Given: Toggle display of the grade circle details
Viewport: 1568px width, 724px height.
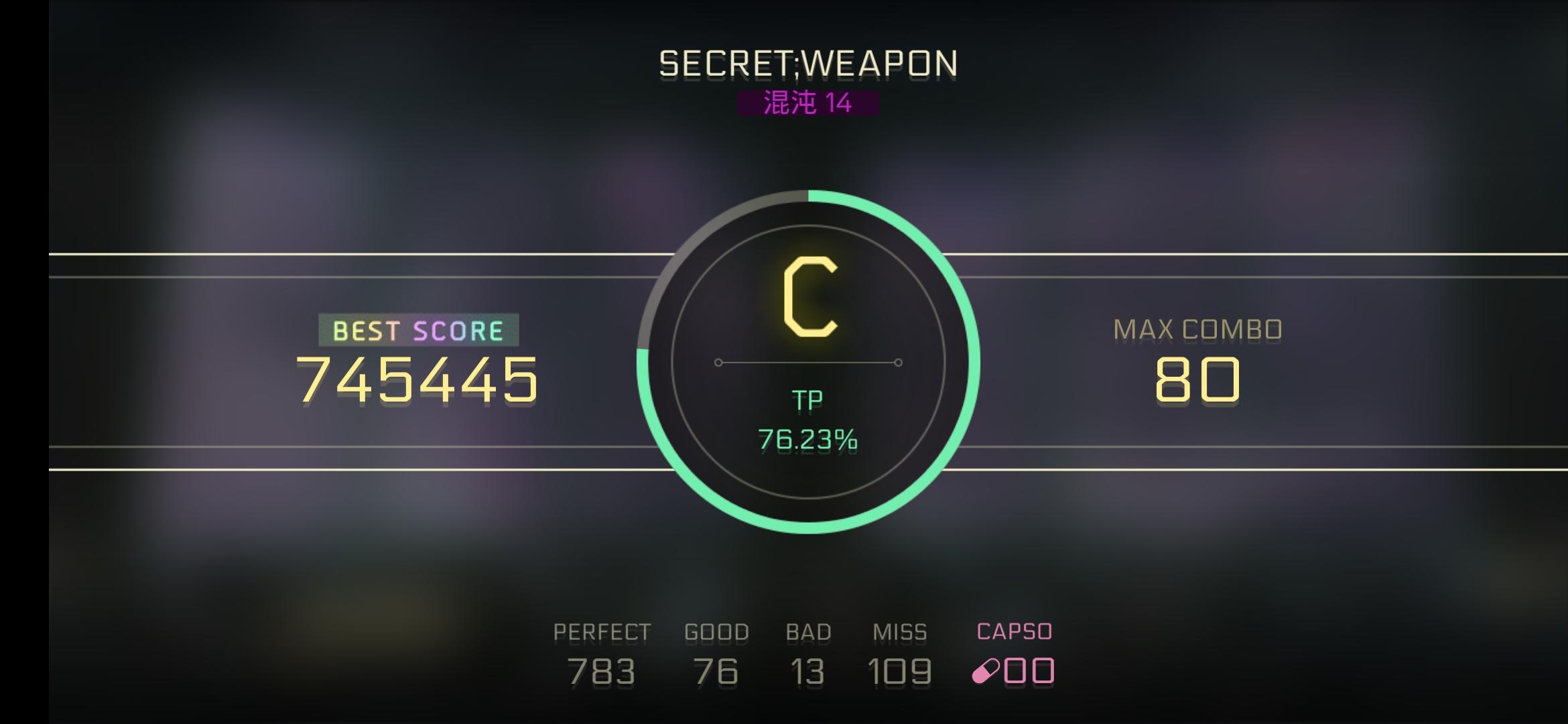Looking at the screenshot, I should coord(809,362).
